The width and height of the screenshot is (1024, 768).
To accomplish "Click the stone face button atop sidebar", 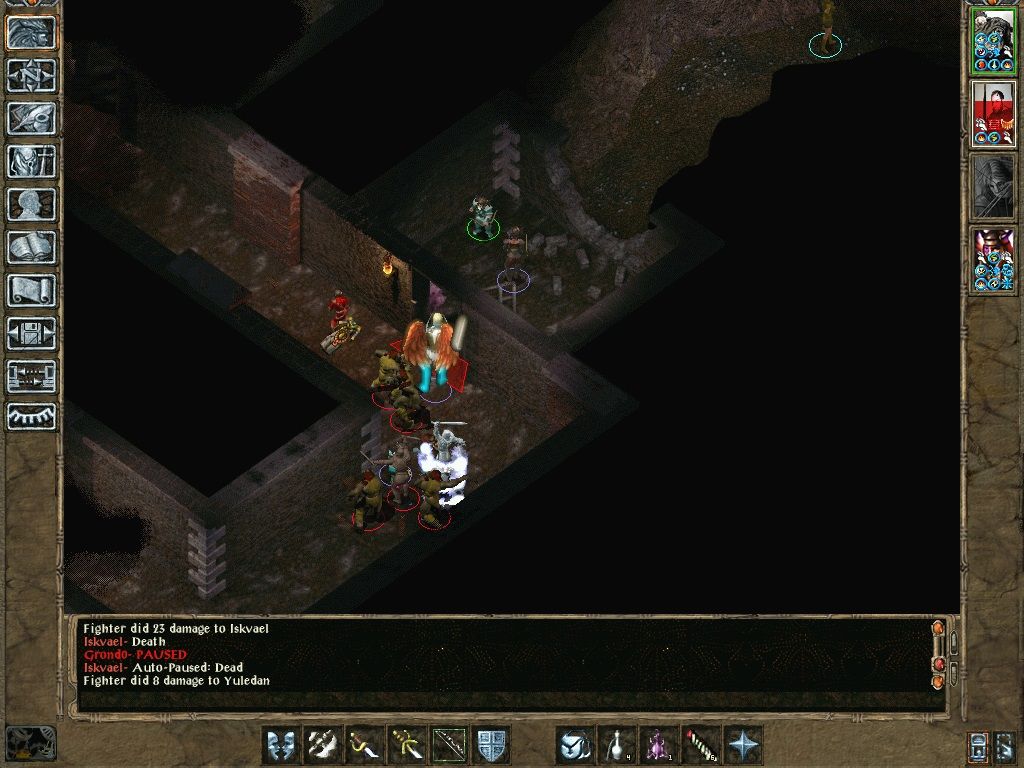I will point(32,33).
